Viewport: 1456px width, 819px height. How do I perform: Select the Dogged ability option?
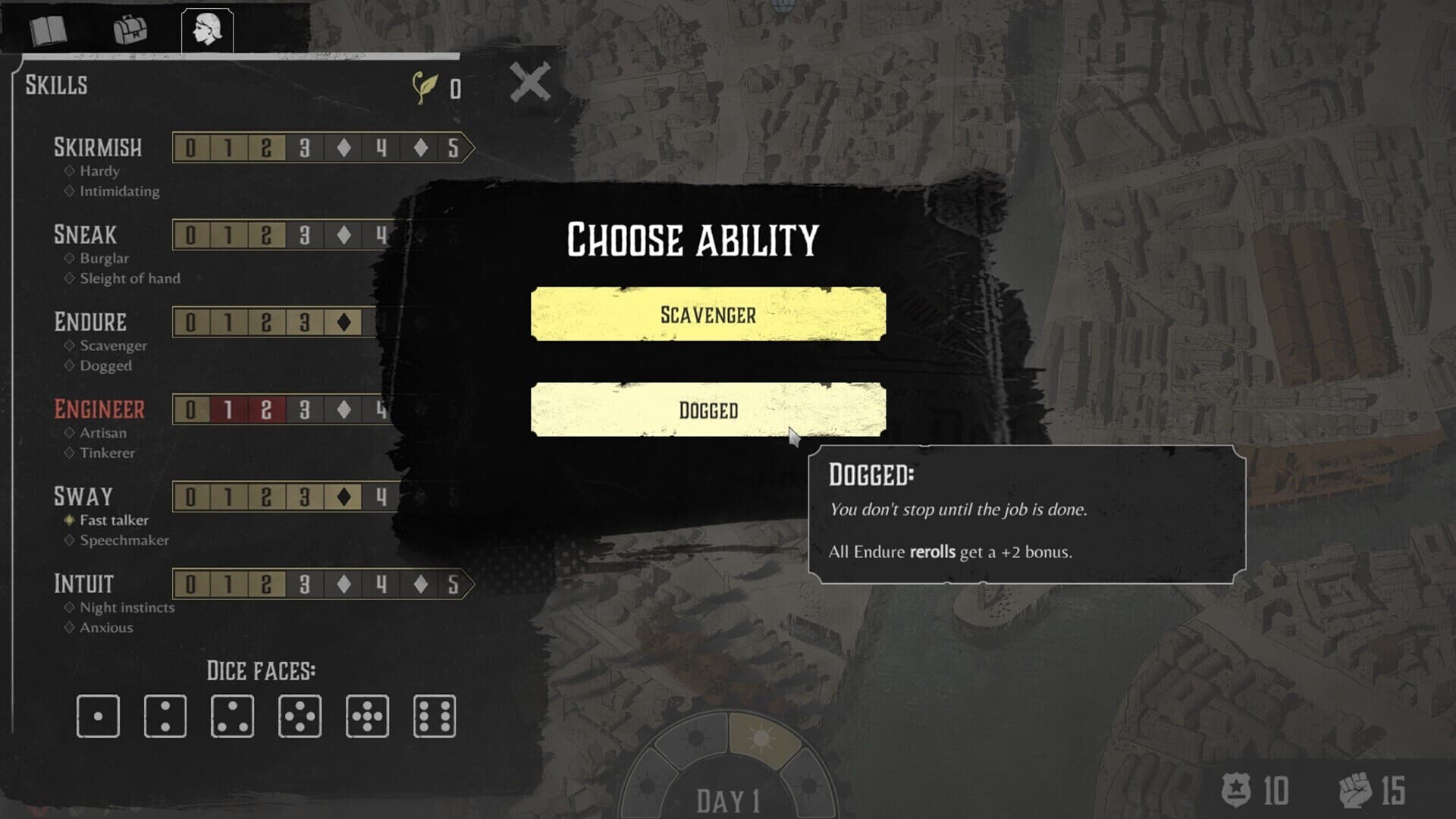[x=708, y=409]
